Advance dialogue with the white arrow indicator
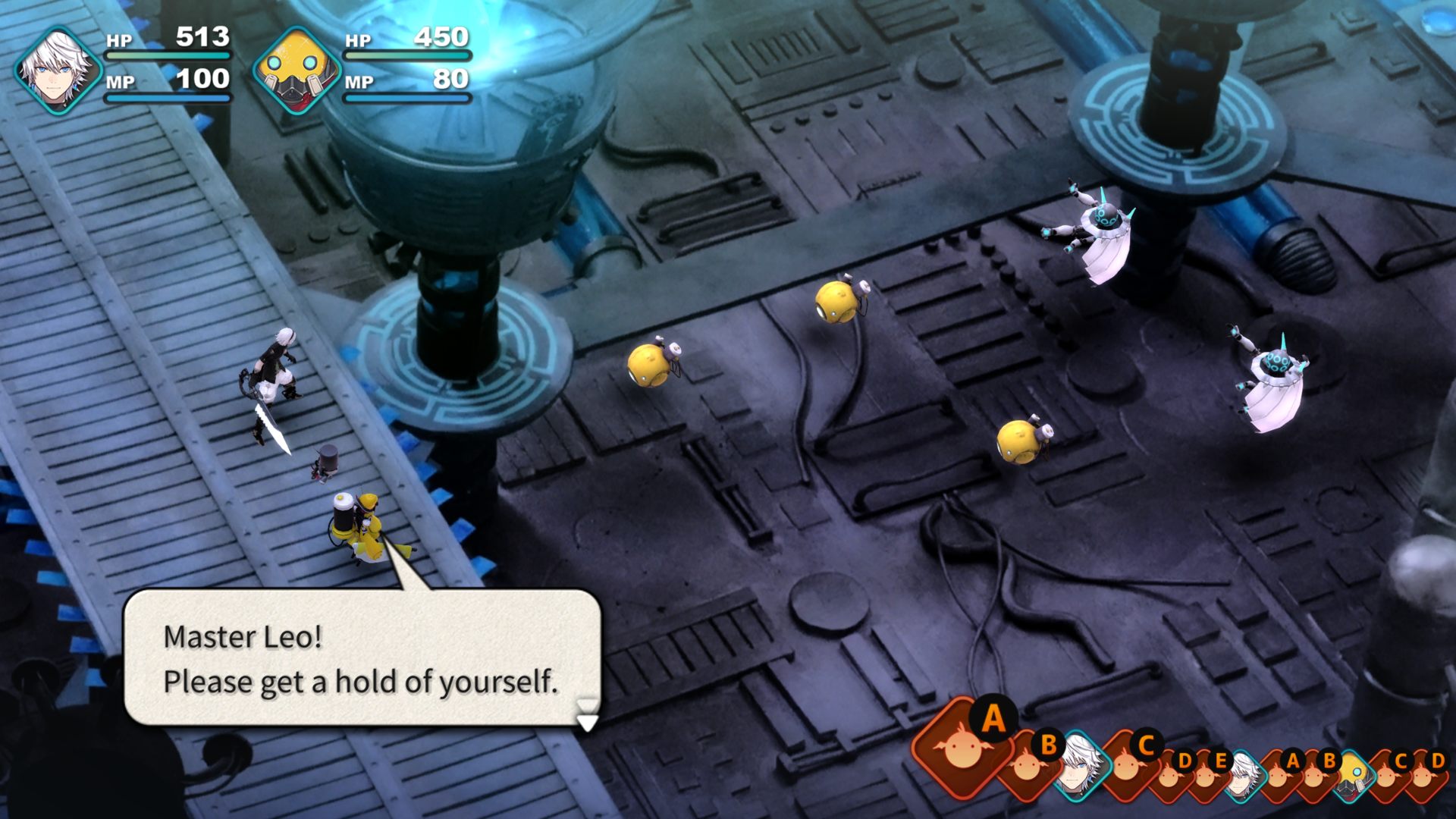The width and height of the screenshot is (1456, 819). pyautogui.click(x=587, y=721)
